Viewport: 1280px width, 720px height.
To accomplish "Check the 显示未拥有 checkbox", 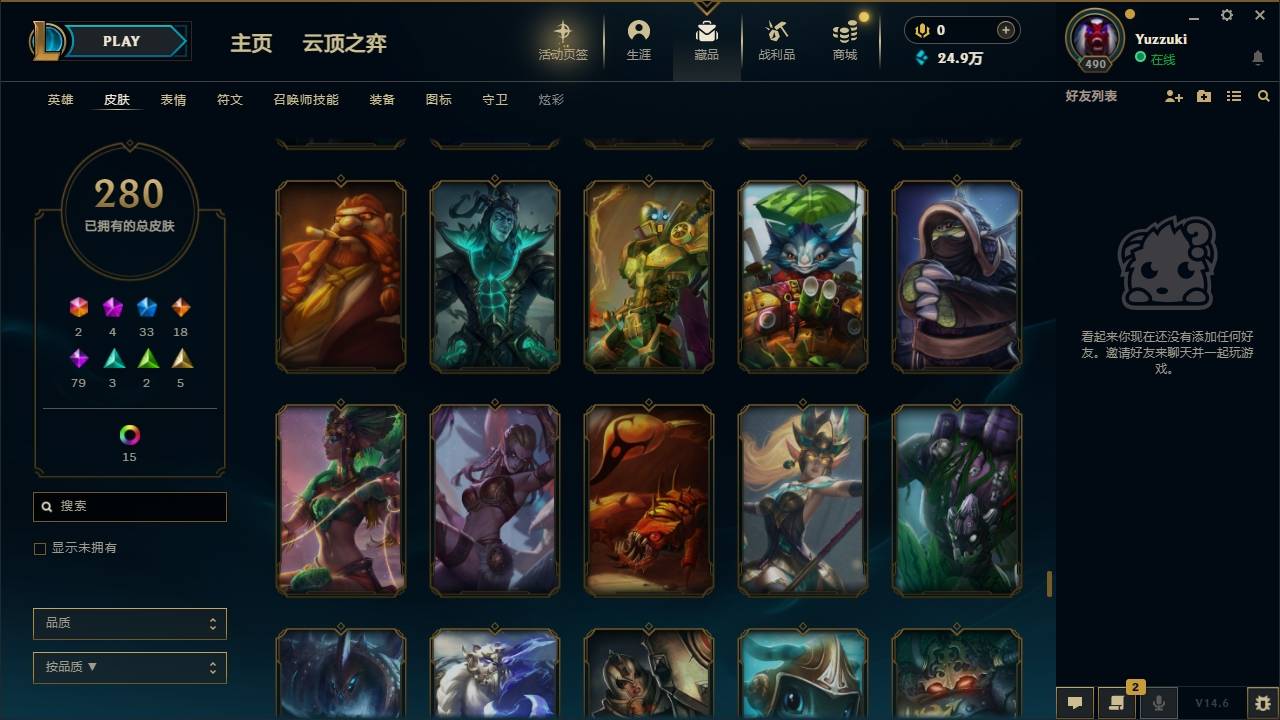I will pyautogui.click(x=40, y=548).
